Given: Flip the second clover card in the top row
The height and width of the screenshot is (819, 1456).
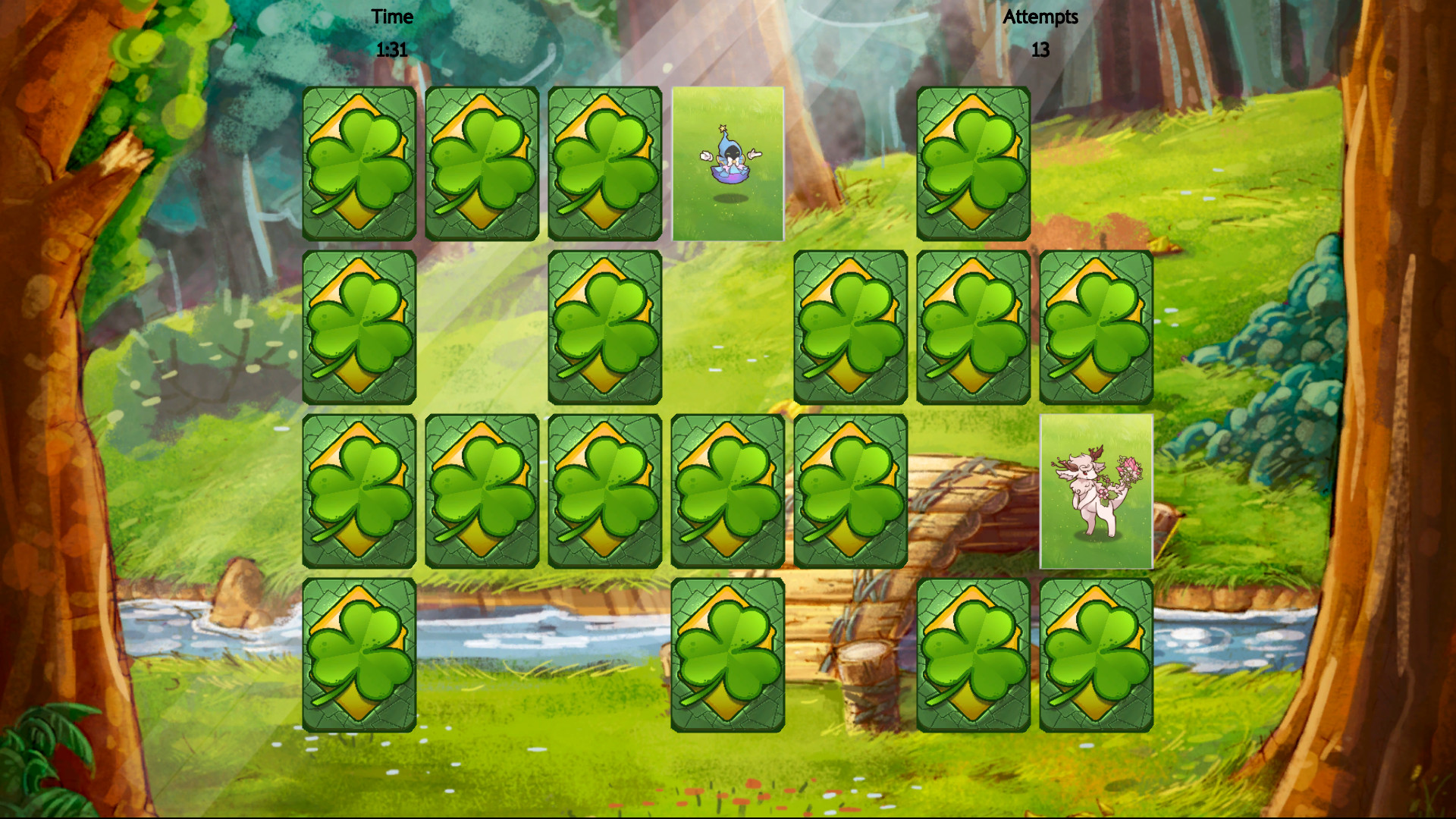Looking at the screenshot, I should click(x=481, y=165).
